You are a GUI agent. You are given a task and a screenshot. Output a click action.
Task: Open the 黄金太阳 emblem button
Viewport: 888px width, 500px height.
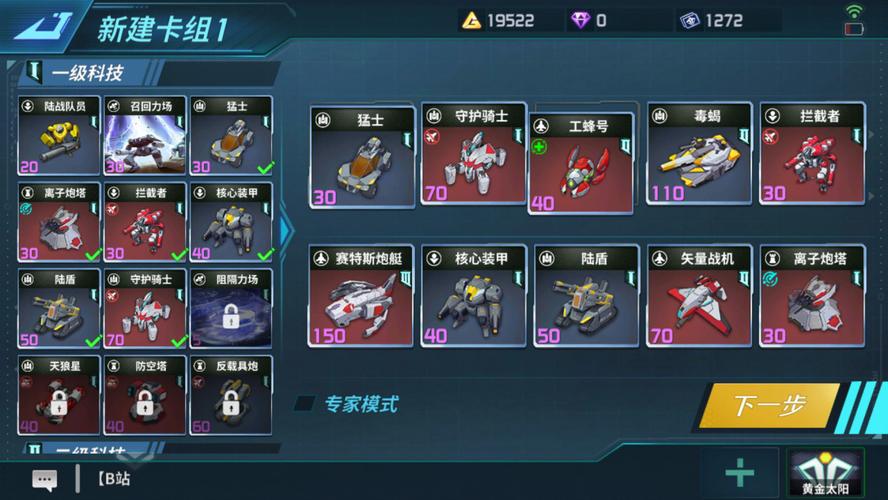827,473
